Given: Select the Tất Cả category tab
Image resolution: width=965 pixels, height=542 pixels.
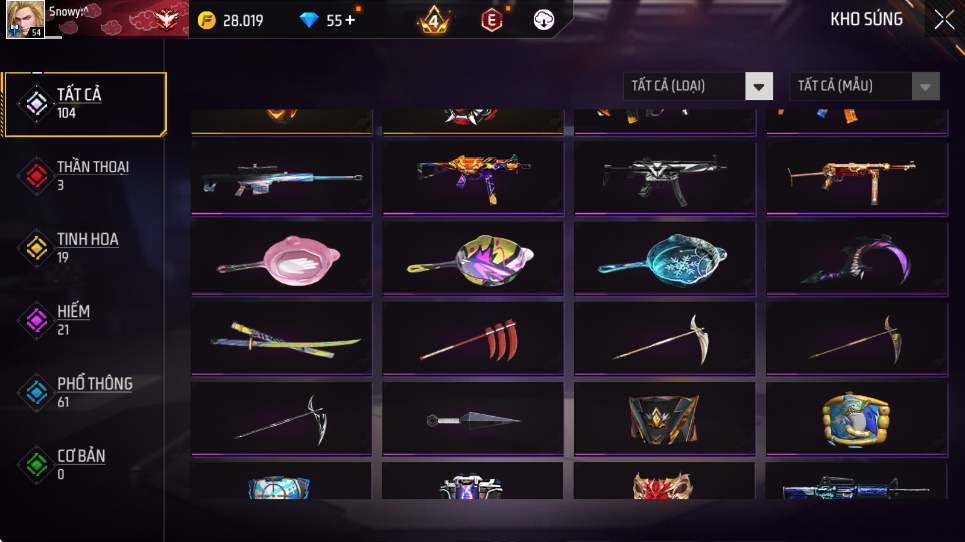Looking at the screenshot, I should tap(84, 103).
